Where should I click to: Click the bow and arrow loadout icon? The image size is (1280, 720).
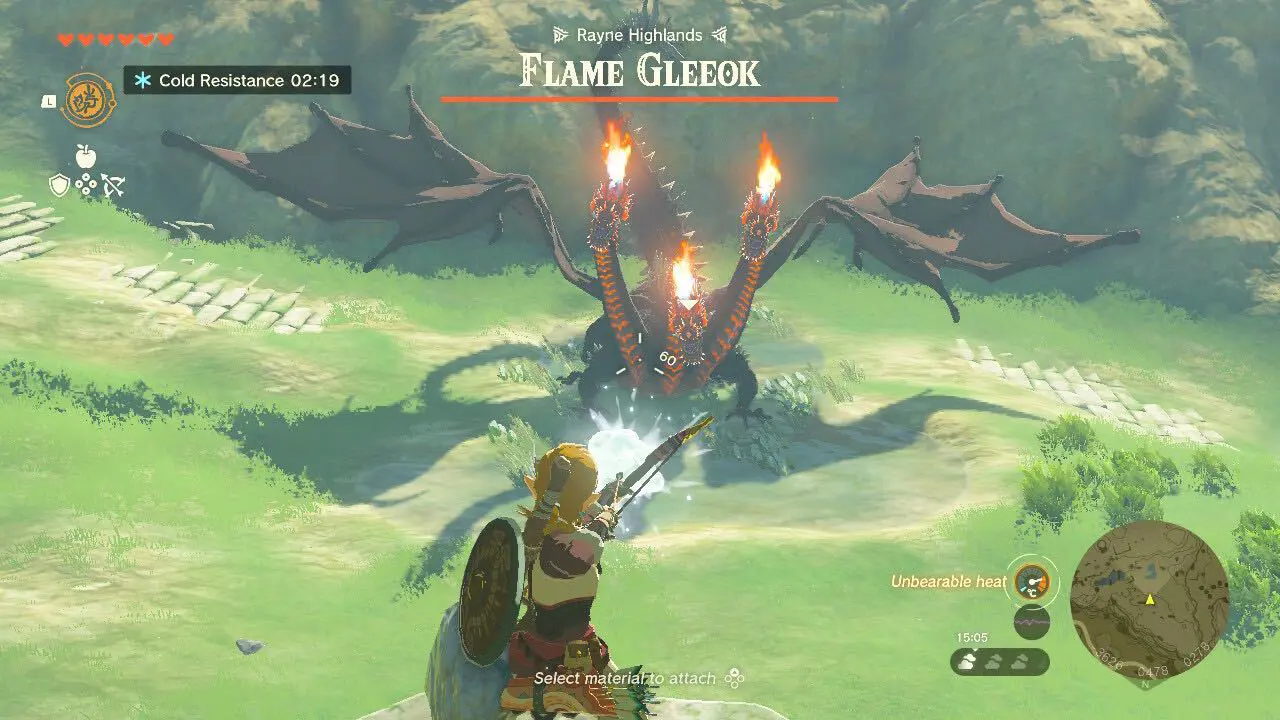click(x=113, y=185)
